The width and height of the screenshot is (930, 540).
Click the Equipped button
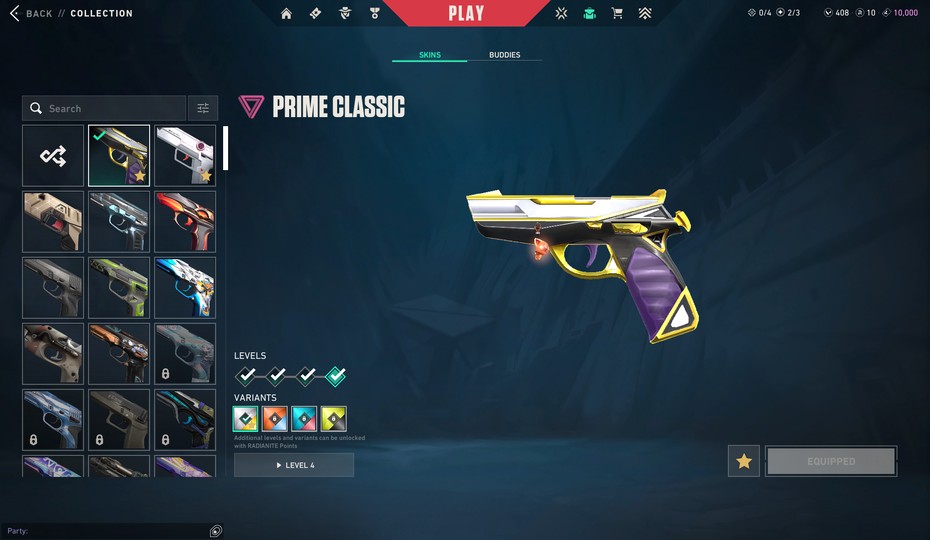tap(831, 461)
